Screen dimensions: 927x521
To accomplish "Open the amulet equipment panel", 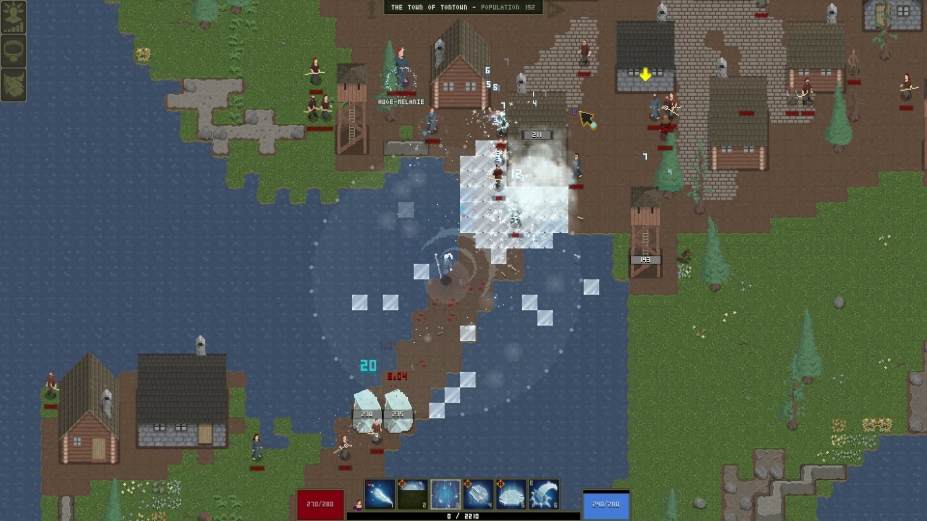I will point(13,51).
